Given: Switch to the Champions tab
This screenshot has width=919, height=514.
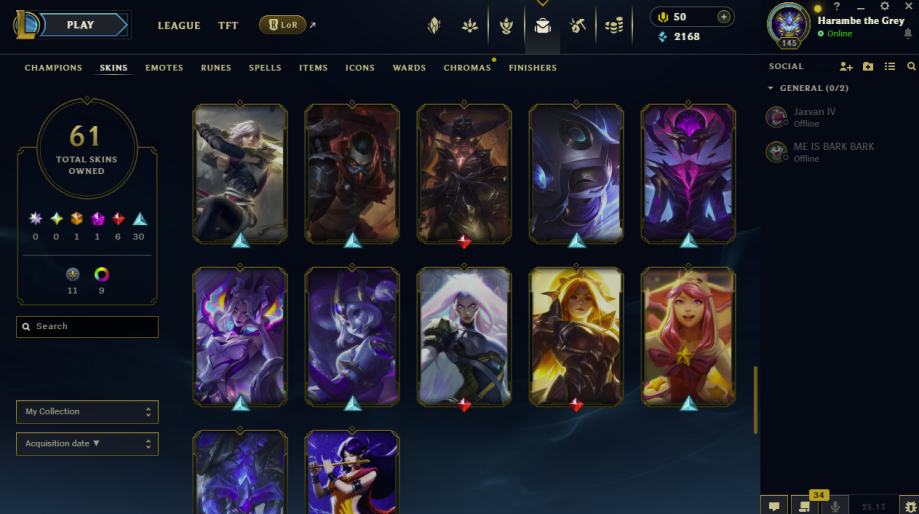Looking at the screenshot, I should pos(53,68).
